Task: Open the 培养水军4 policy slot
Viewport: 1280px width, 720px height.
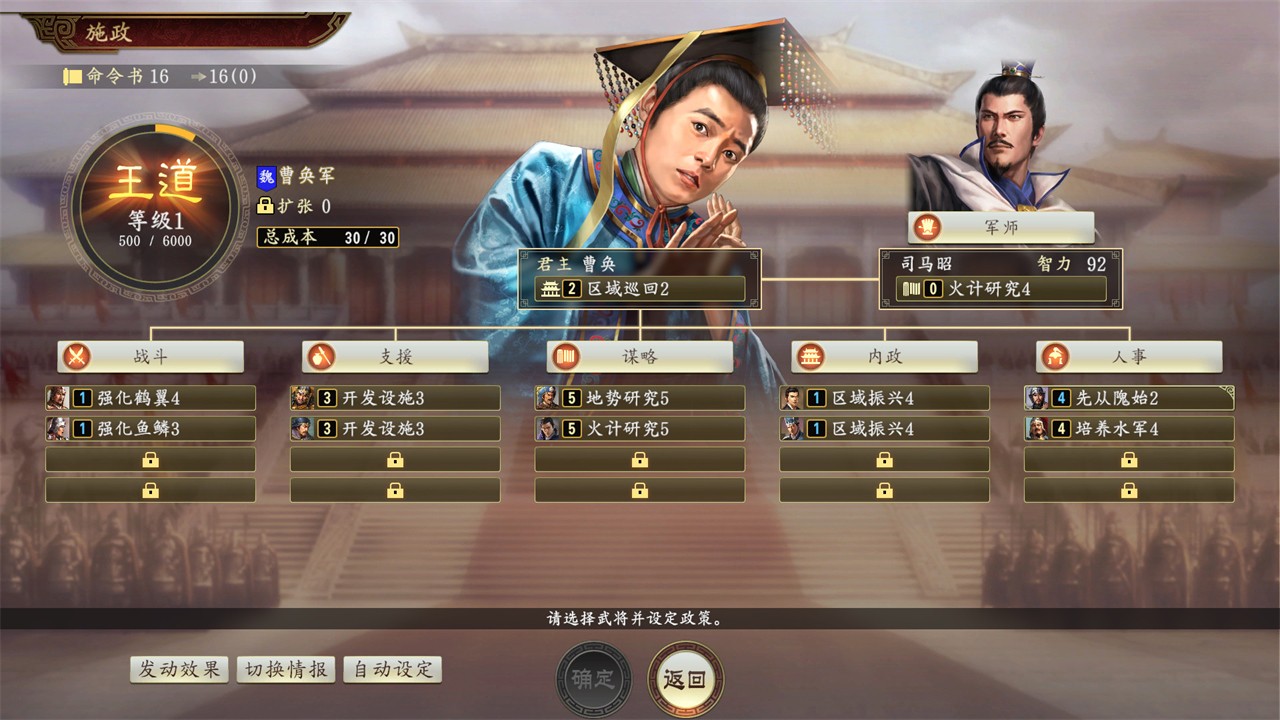Action: click(1129, 429)
